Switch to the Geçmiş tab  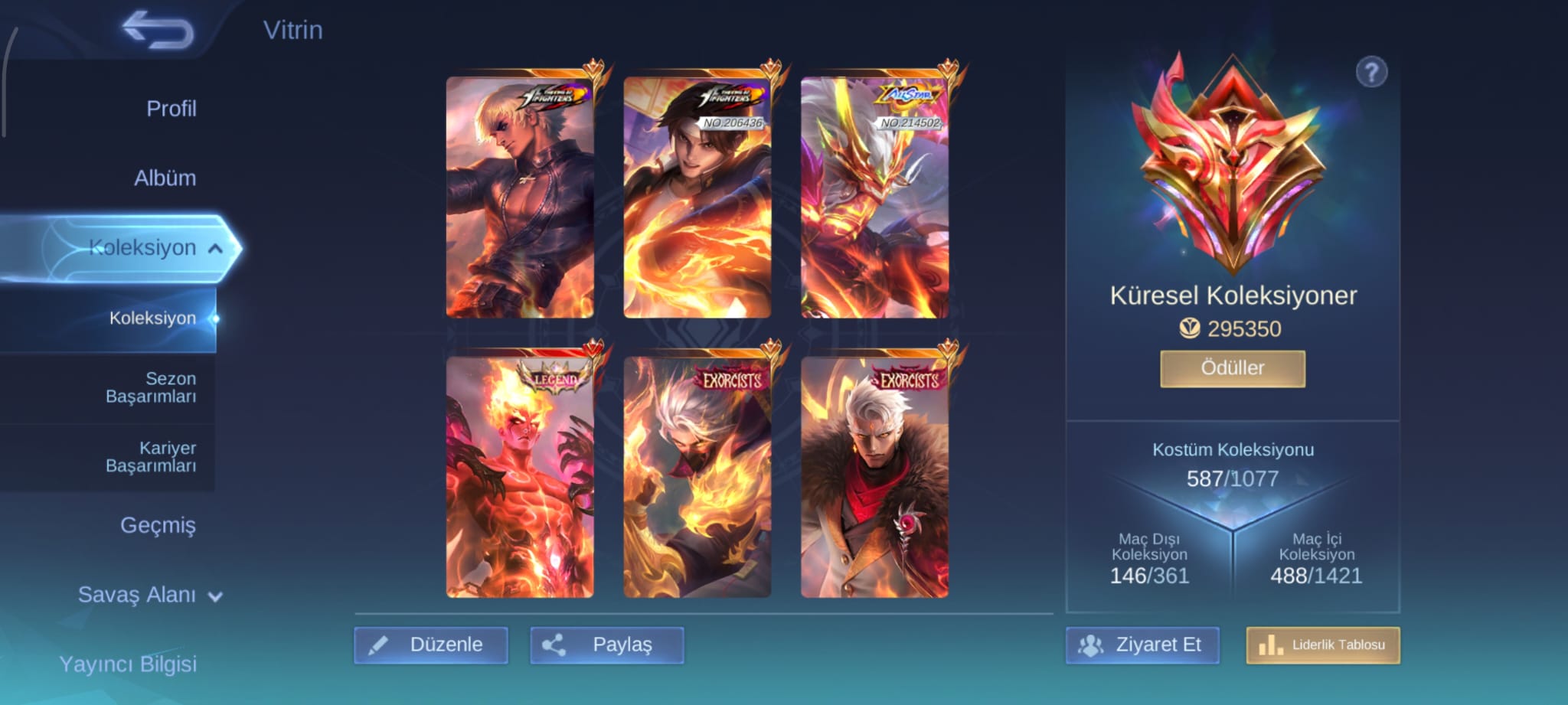(x=158, y=525)
